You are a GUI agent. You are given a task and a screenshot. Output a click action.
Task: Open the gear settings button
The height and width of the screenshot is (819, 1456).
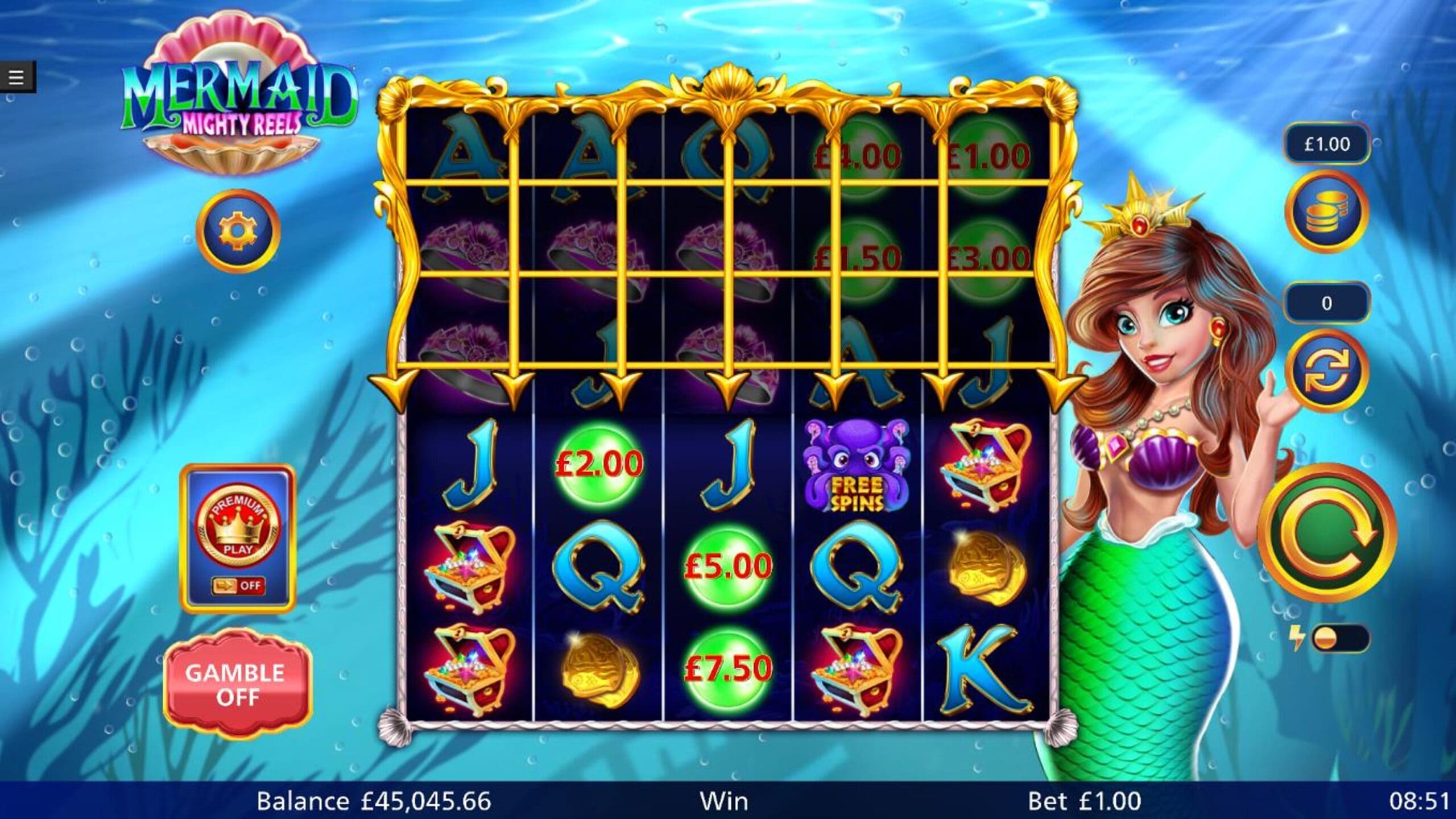pyautogui.click(x=238, y=231)
